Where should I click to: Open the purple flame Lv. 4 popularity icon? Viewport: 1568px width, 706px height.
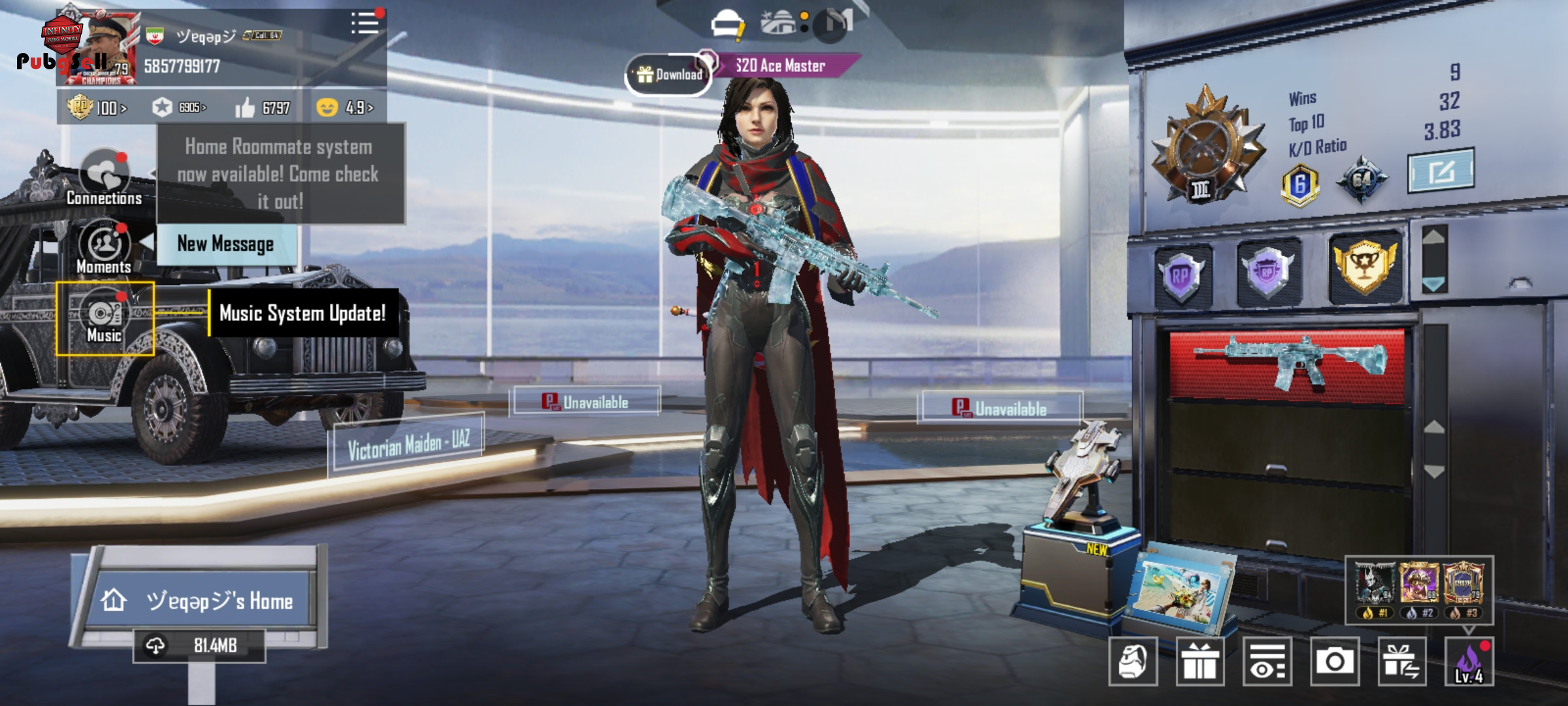click(x=1469, y=661)
